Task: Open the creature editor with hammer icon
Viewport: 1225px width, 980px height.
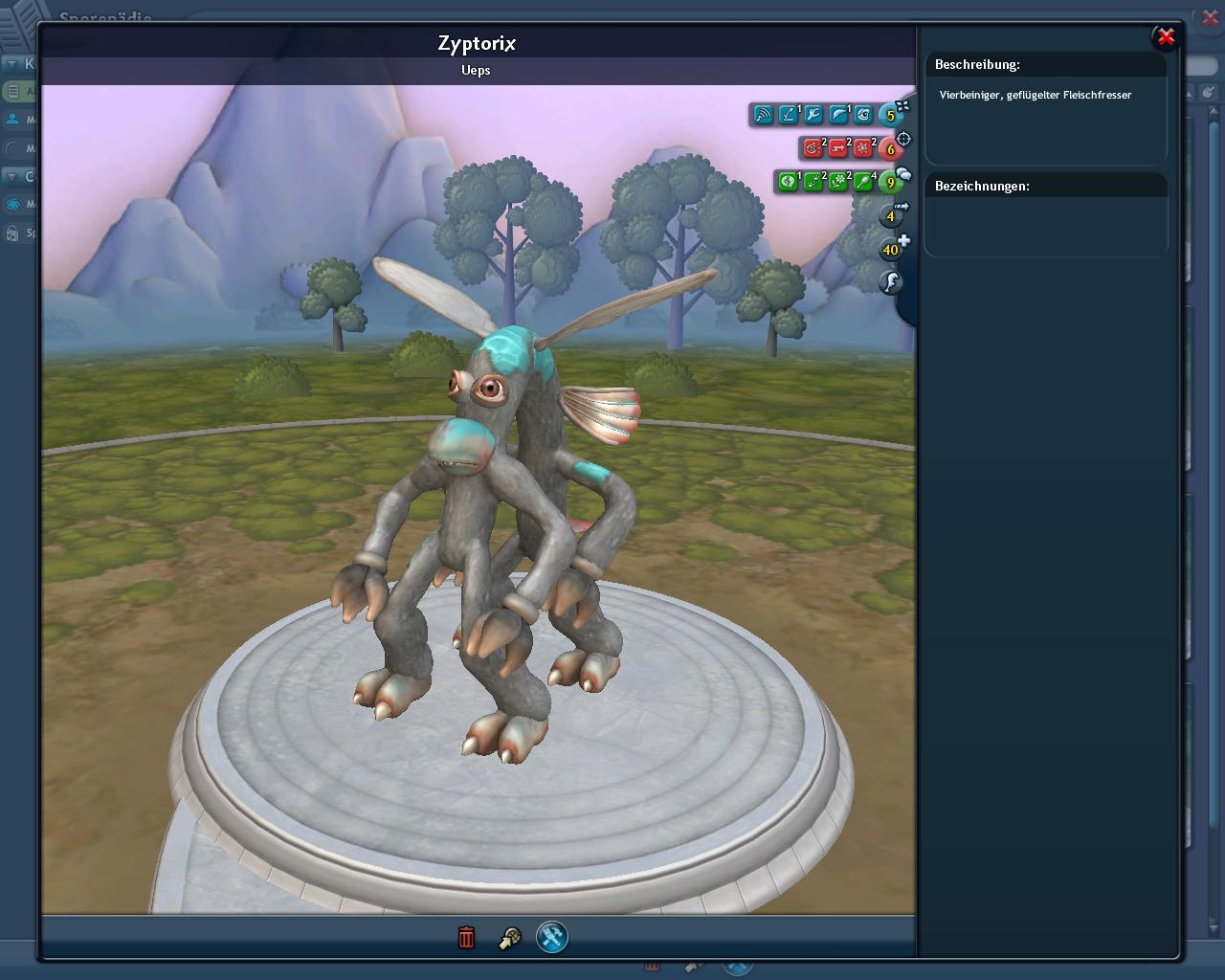Action: [x=552, y=937]
